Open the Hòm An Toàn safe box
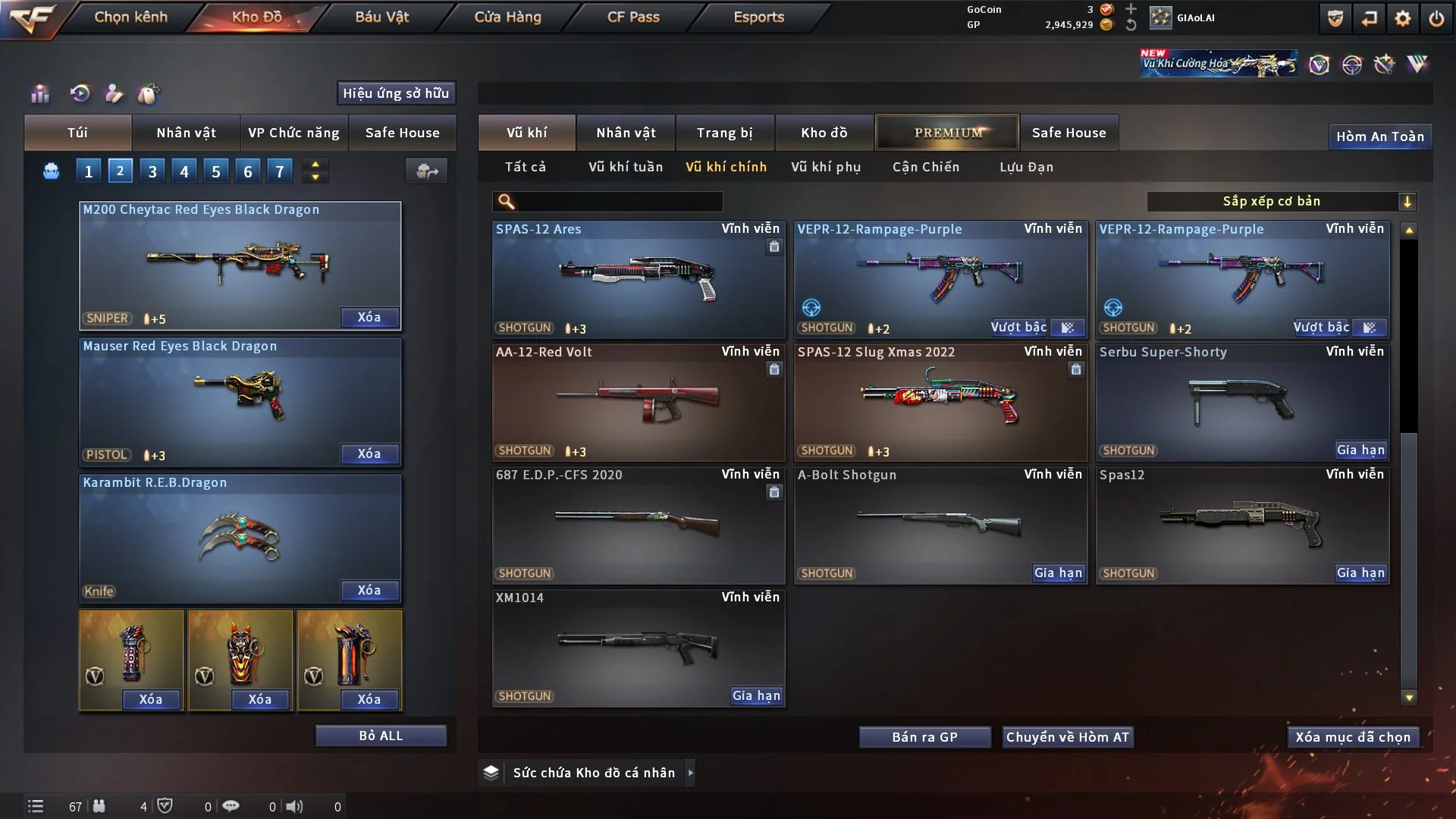 [x=1380, y=136]
